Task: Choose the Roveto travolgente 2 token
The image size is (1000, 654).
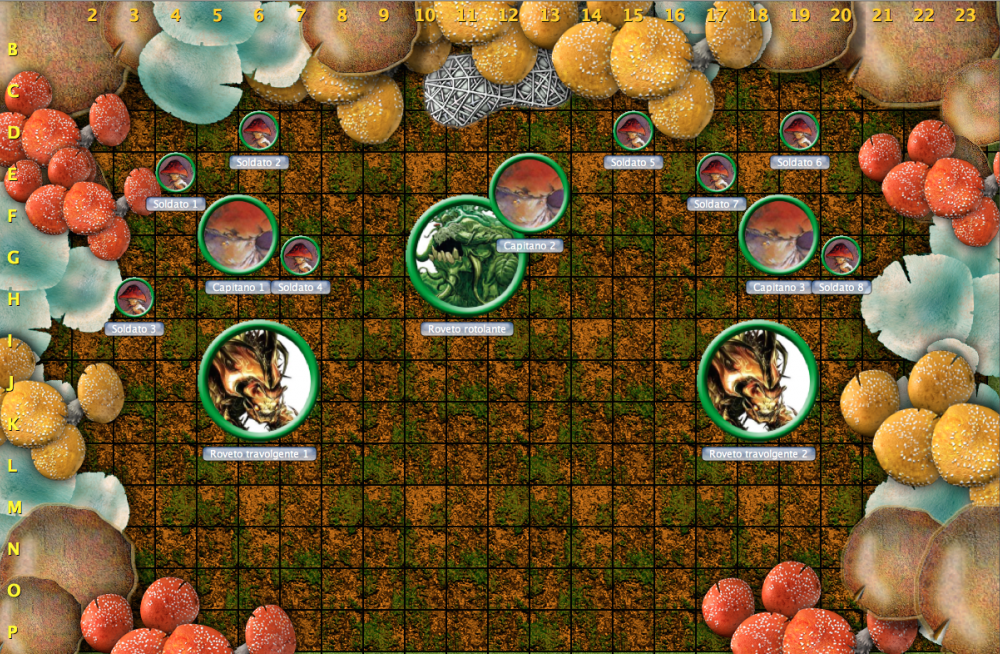Action: 758,380
